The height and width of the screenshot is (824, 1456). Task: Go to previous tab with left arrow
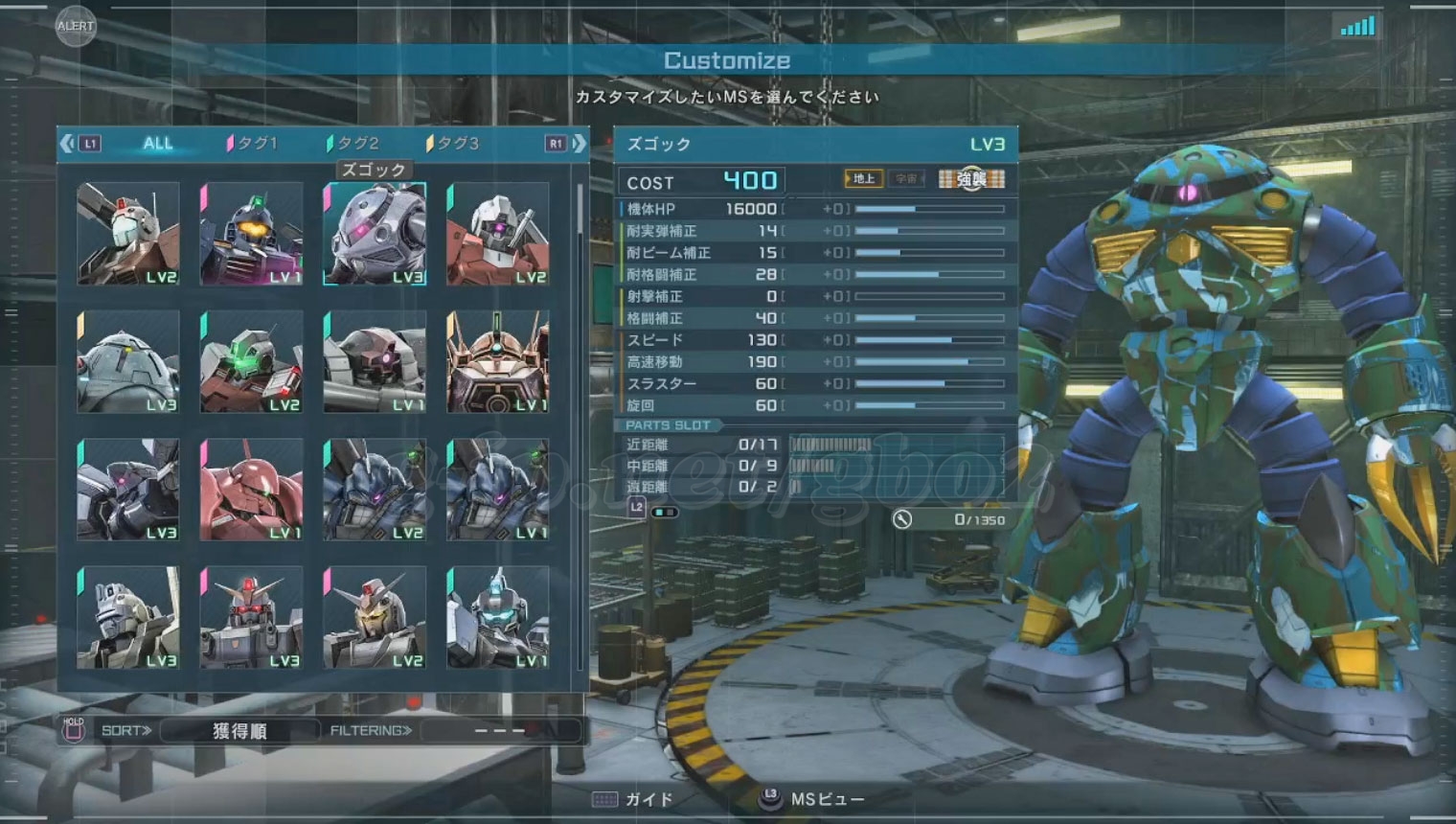pos(67,144)
